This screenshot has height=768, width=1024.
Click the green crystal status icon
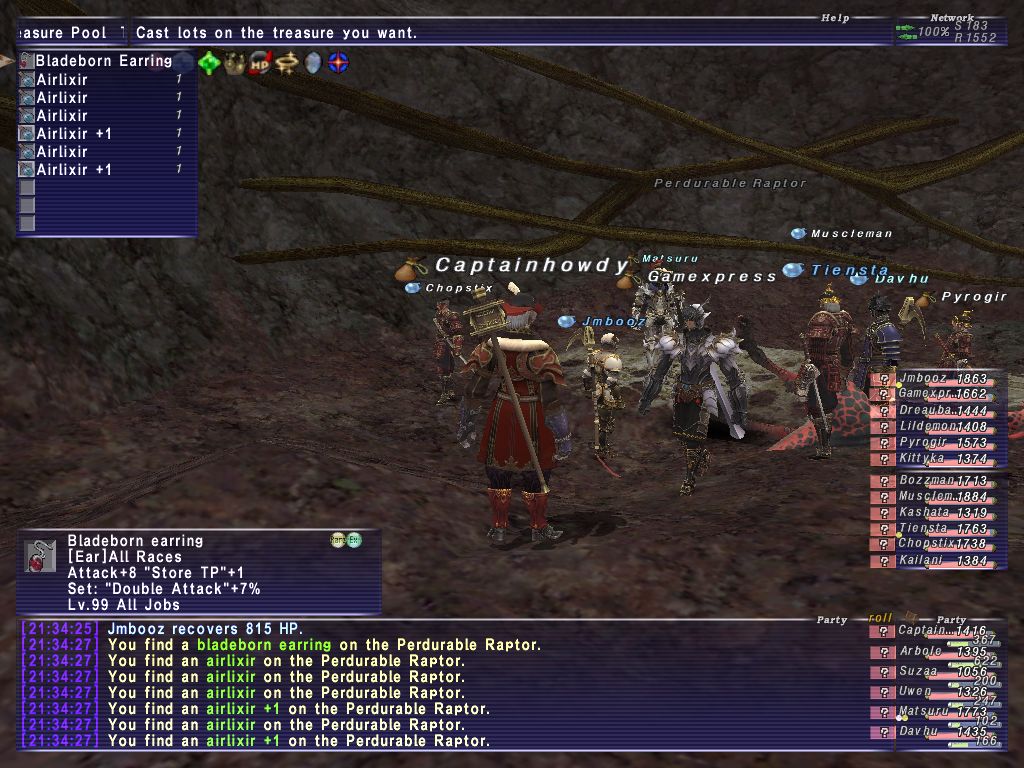tap(209, 63)
